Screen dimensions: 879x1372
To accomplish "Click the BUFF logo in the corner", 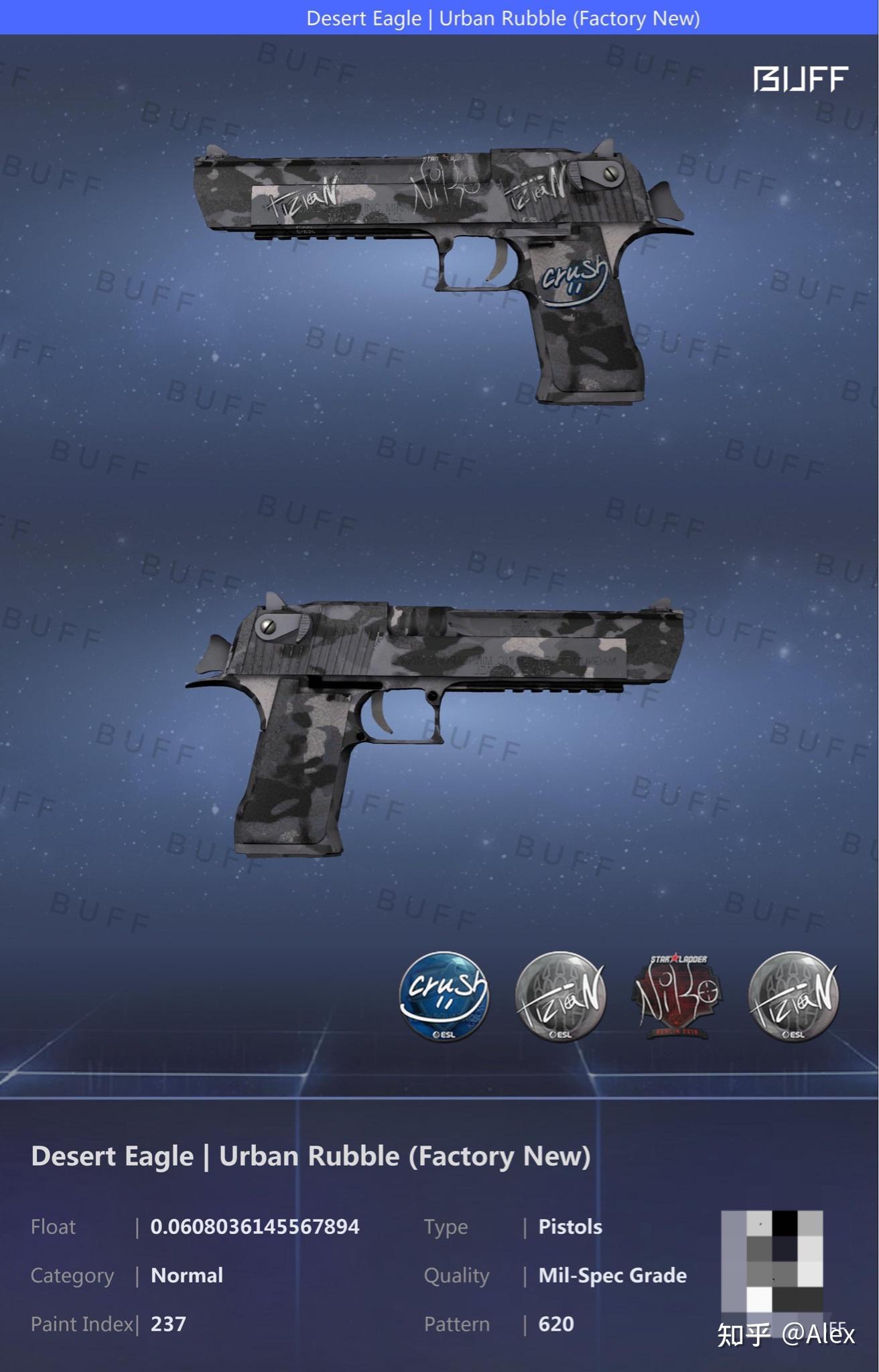I will (x=800, y=78).
